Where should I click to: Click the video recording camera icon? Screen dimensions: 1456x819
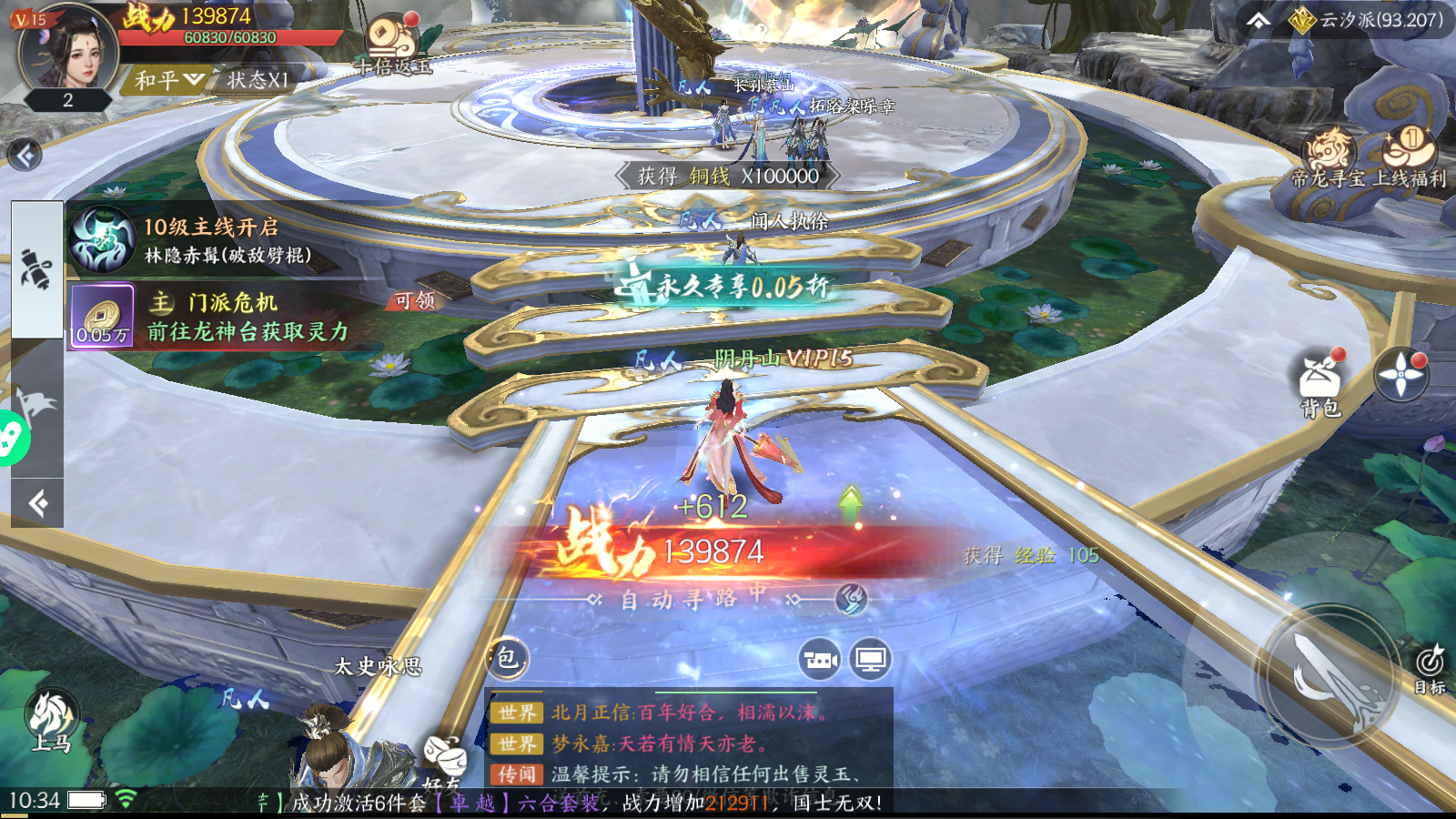(x=820, y=660)
